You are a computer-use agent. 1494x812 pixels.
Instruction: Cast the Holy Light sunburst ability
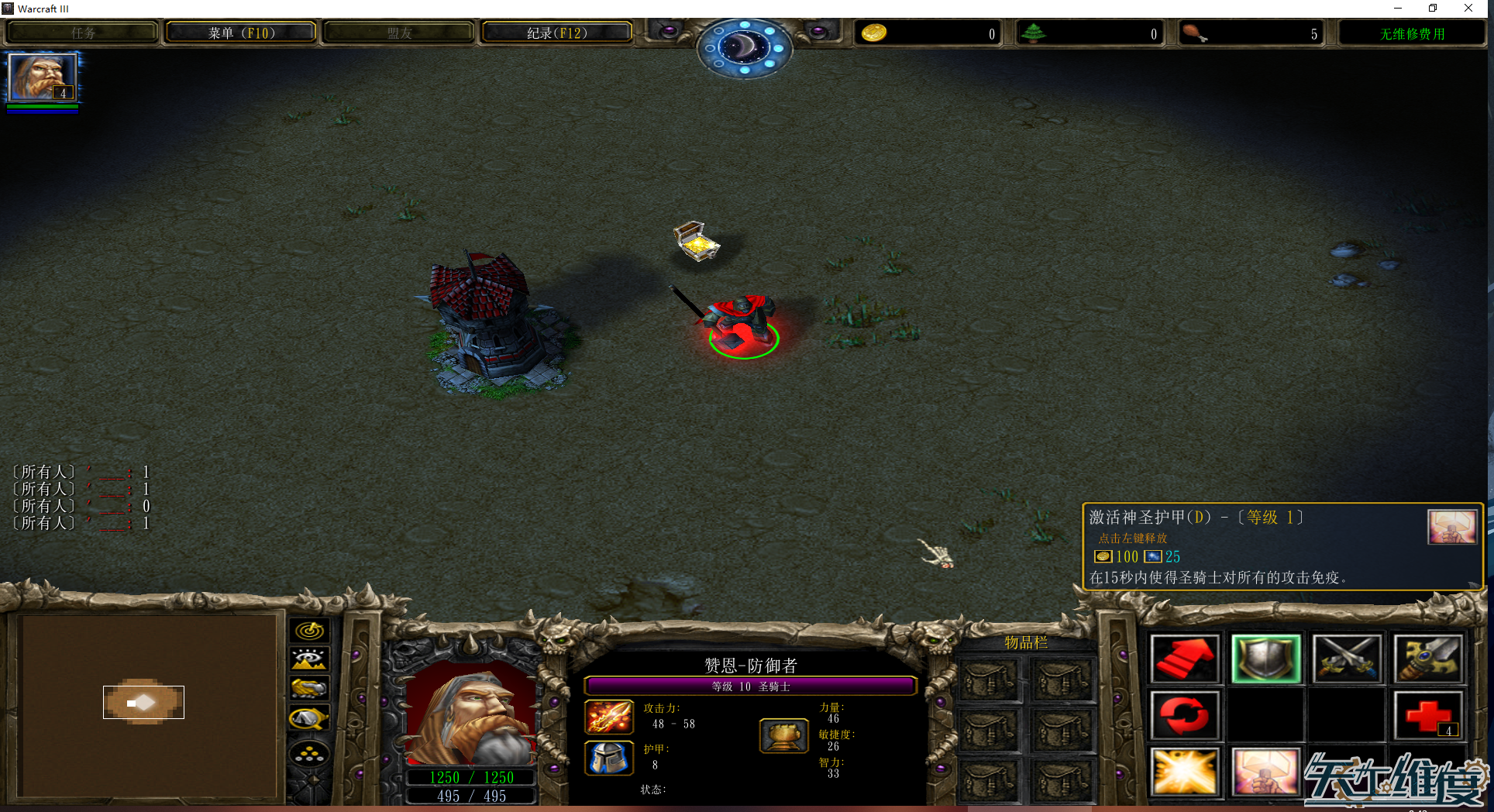click(x=1184, y=772)
